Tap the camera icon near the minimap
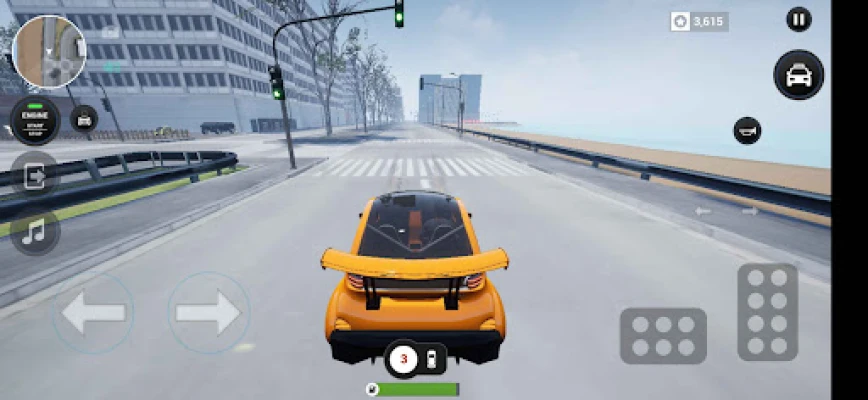 (110, 32)
